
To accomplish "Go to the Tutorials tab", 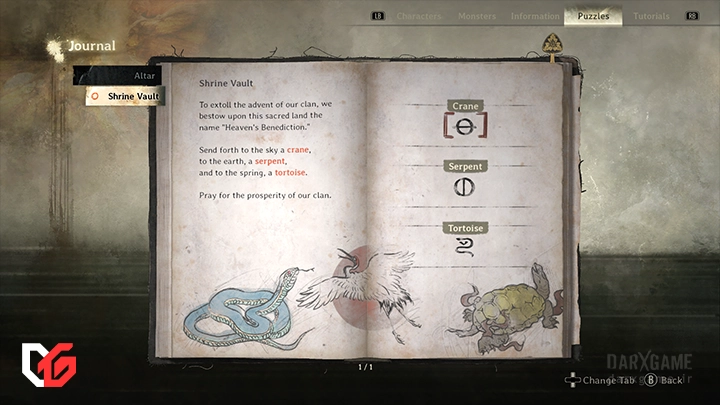I will point(651,16).
